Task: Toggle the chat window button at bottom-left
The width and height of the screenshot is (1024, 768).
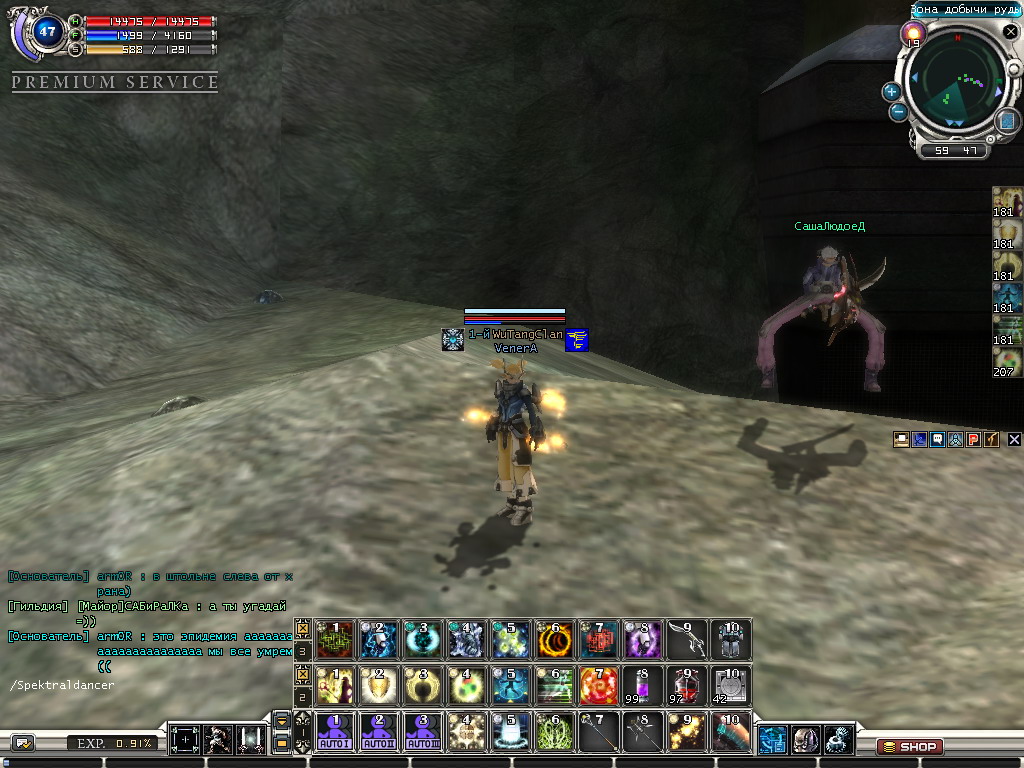Action: tap(23, 743)
